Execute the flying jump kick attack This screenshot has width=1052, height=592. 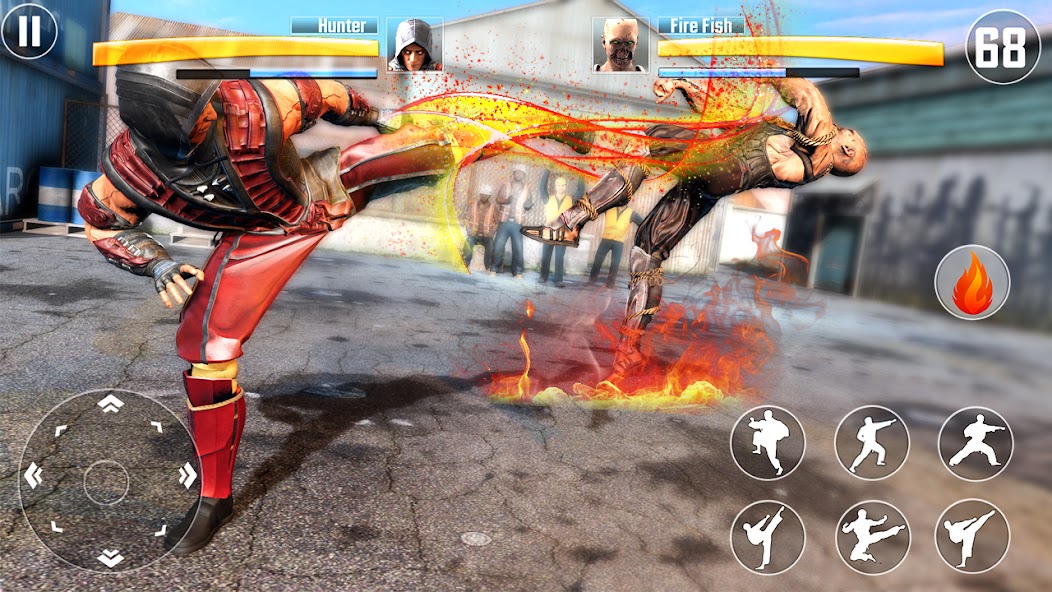[871, 536]
